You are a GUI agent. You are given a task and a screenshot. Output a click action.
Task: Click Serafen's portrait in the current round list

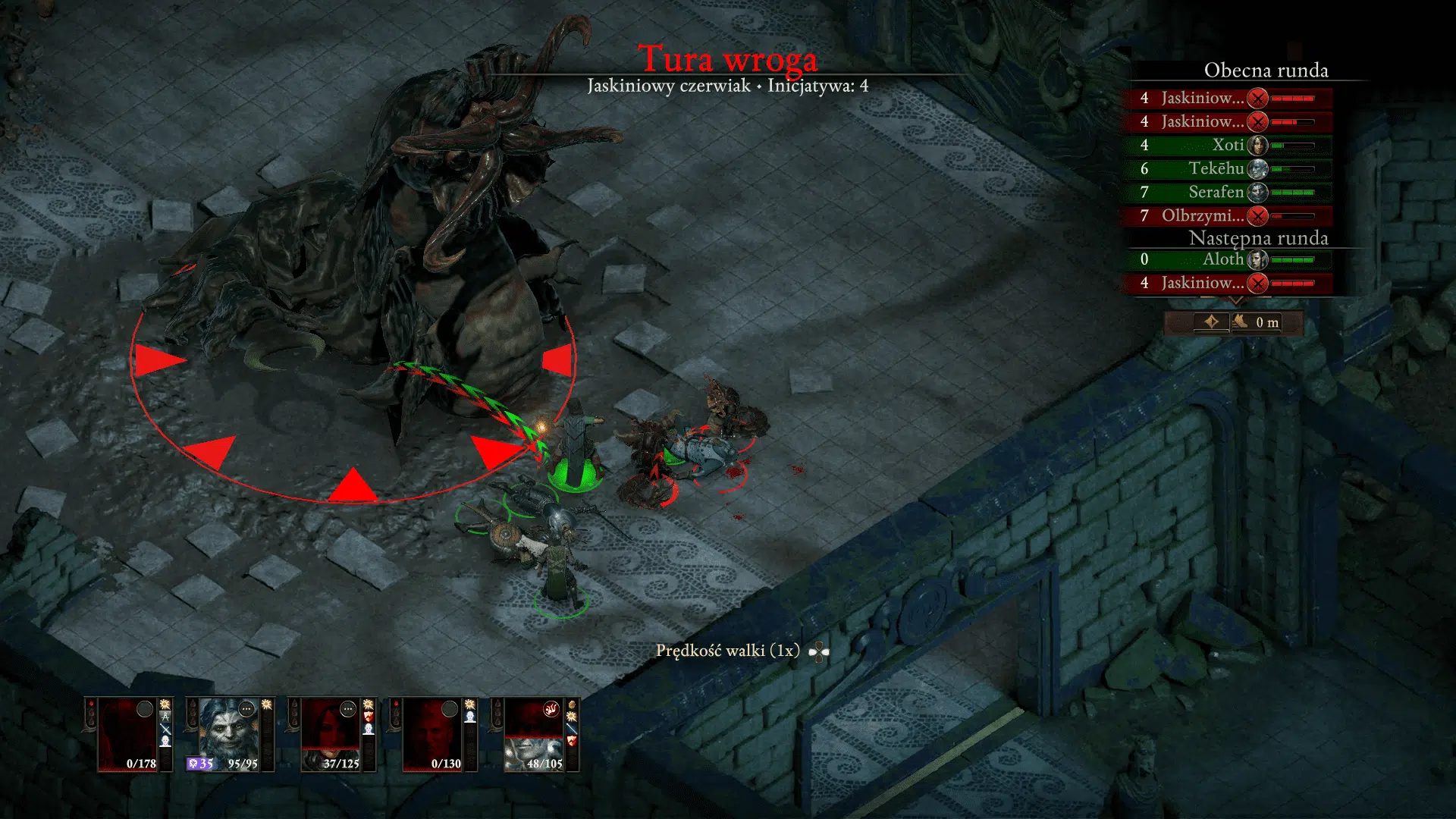[1257, 192]
